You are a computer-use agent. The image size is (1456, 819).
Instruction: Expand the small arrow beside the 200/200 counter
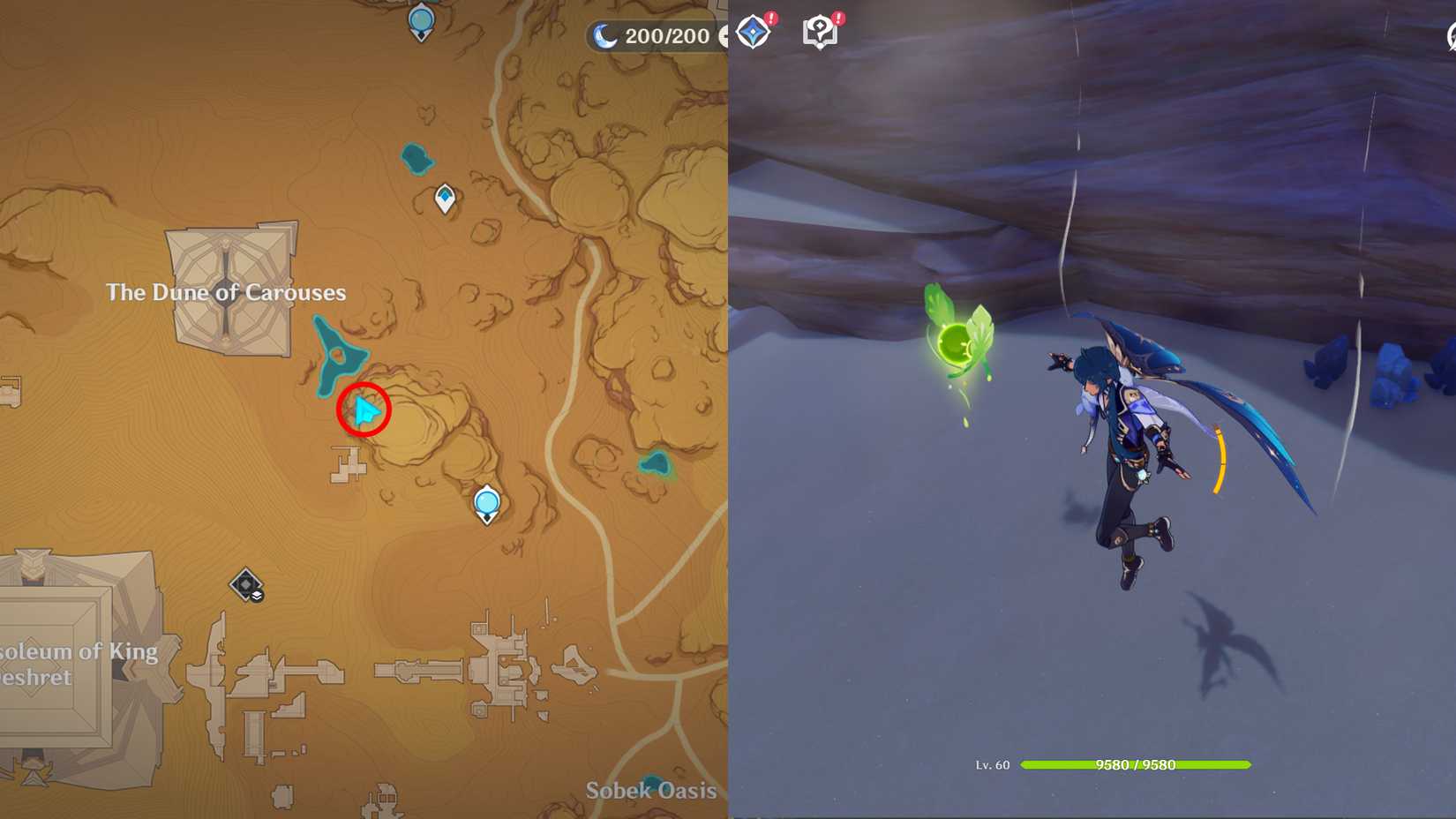coord(724,36)
